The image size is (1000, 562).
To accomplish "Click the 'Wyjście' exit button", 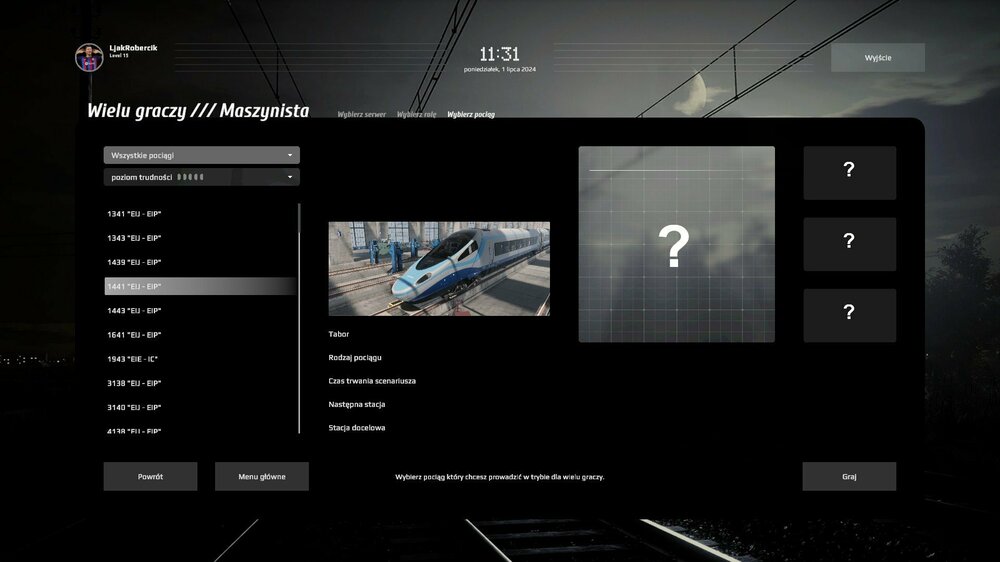I will [x=878, y=58].
